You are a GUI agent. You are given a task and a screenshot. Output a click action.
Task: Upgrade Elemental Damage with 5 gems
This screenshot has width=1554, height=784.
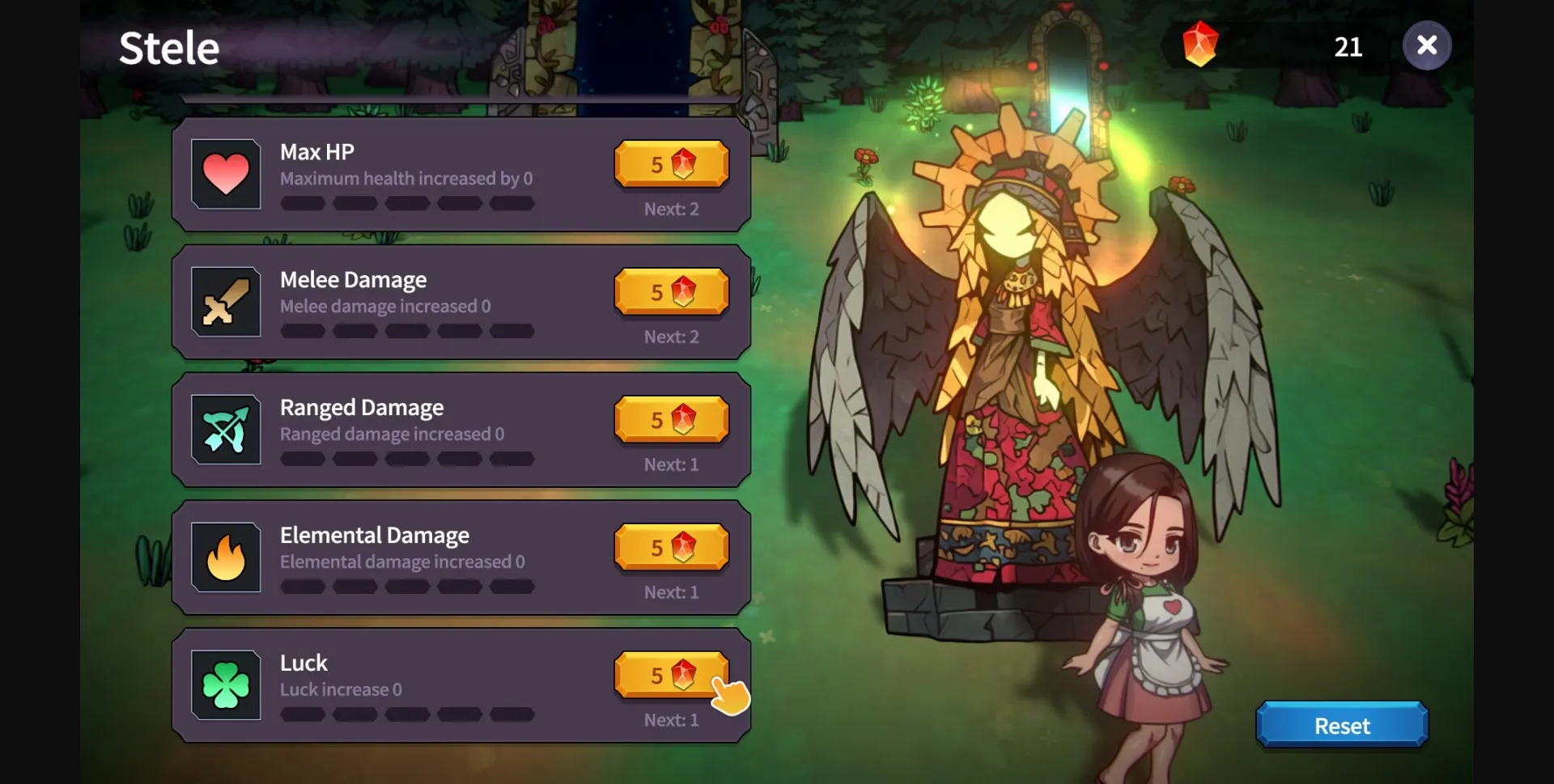(671, 547)
